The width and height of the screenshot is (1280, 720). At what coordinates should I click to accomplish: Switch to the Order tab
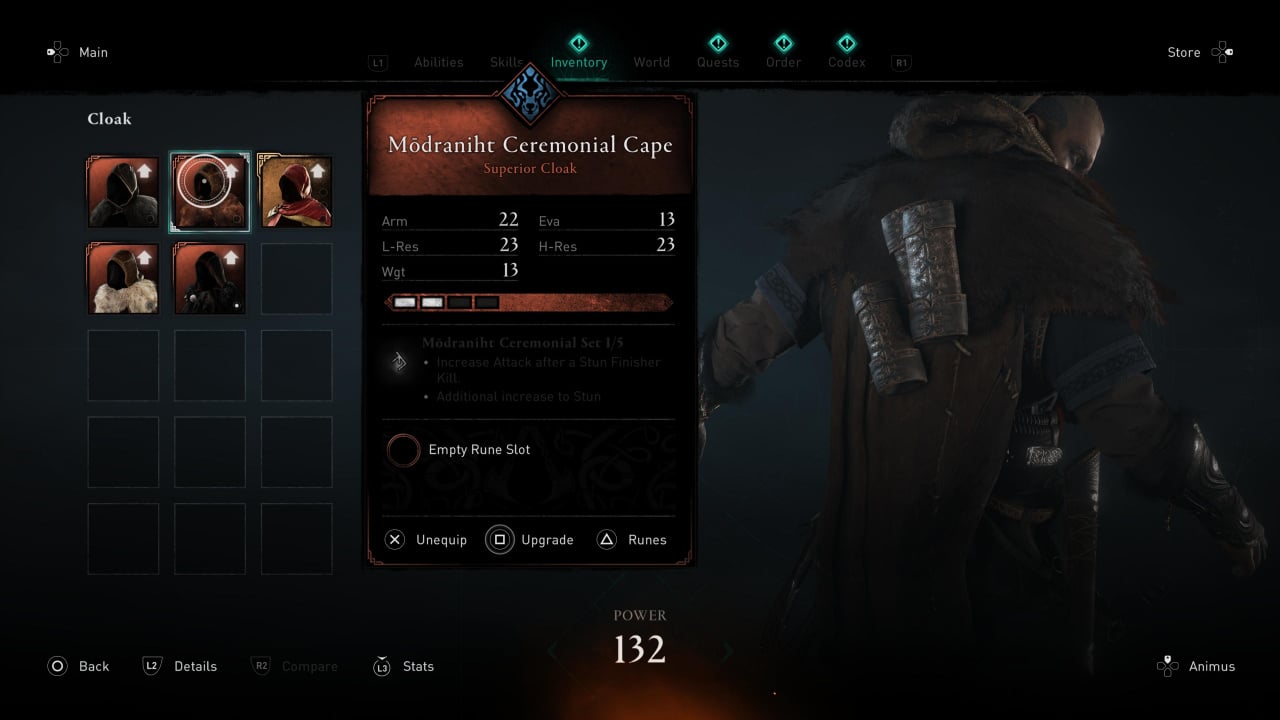point(783,62)
